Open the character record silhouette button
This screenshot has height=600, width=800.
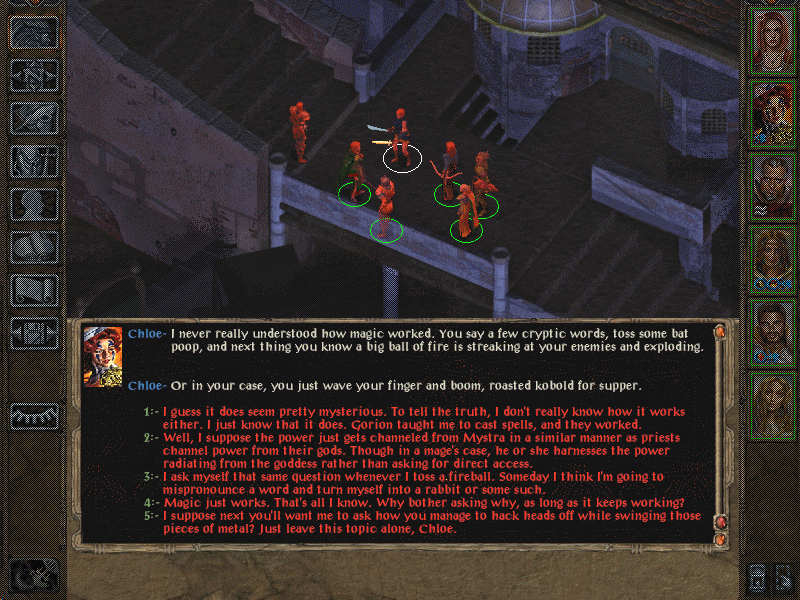tap(34, 204)
